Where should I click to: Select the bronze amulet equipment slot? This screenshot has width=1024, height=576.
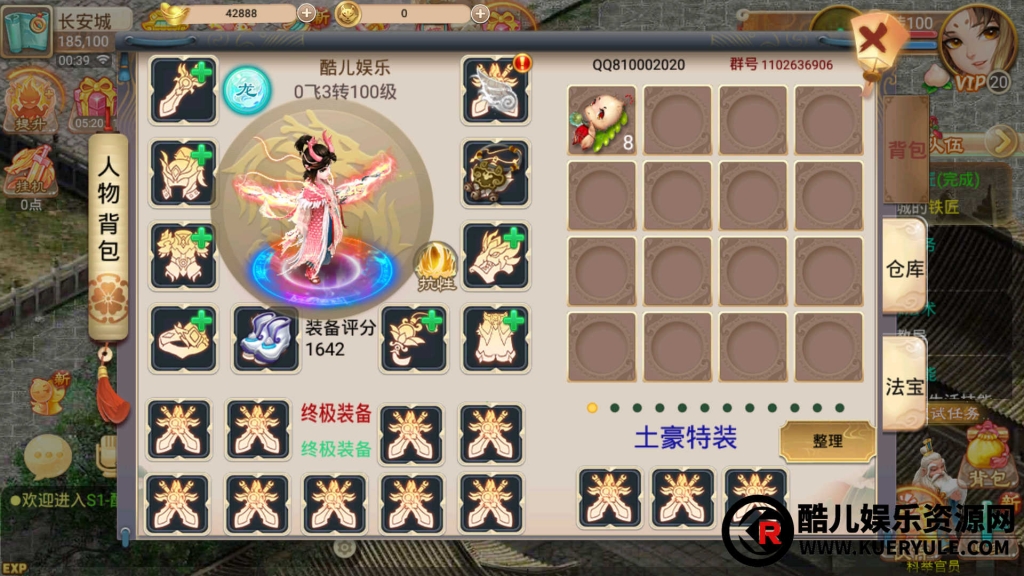495,173
